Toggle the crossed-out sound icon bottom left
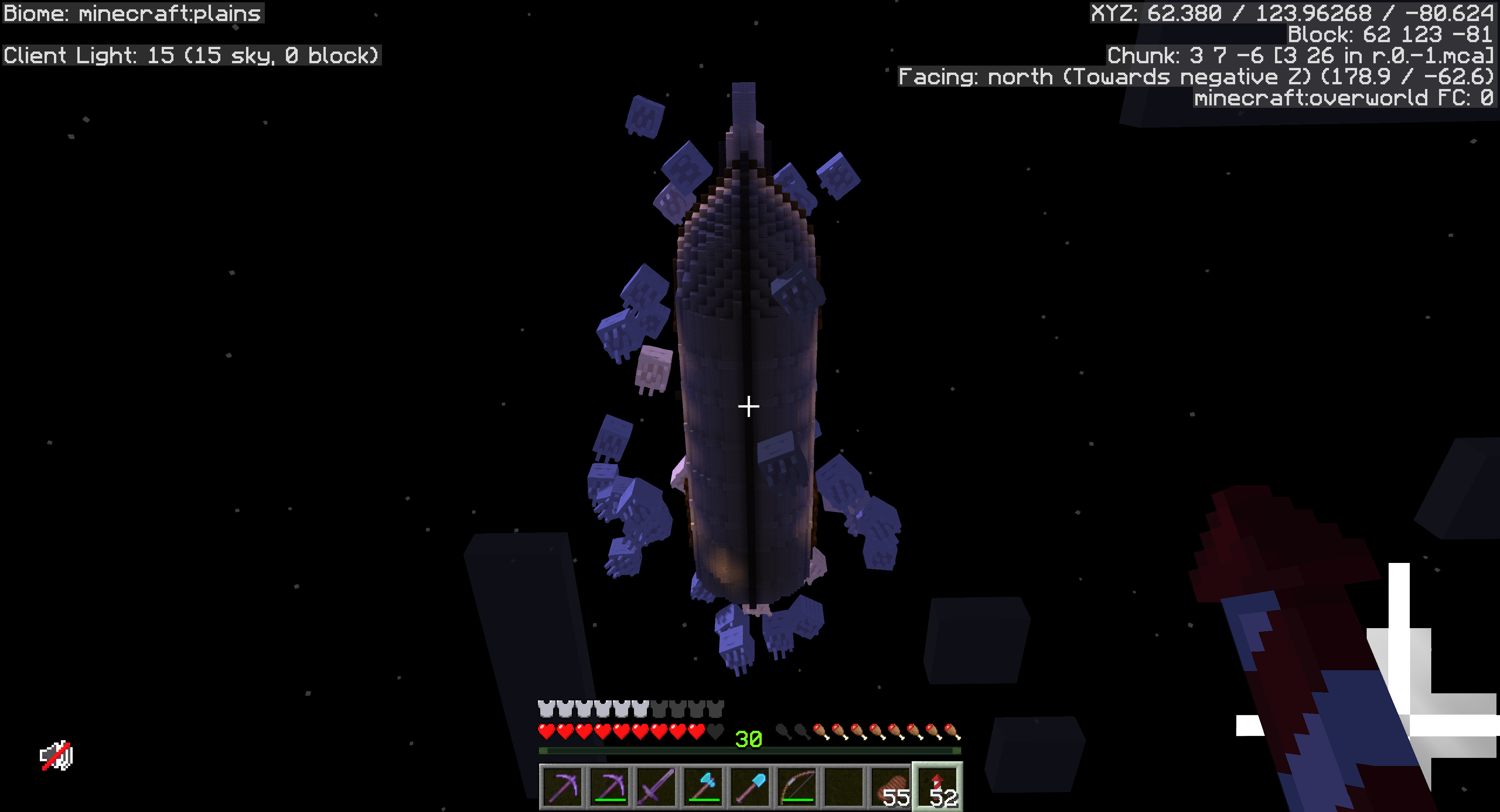The image size is (1500, 812). click(x=57, y=754)
